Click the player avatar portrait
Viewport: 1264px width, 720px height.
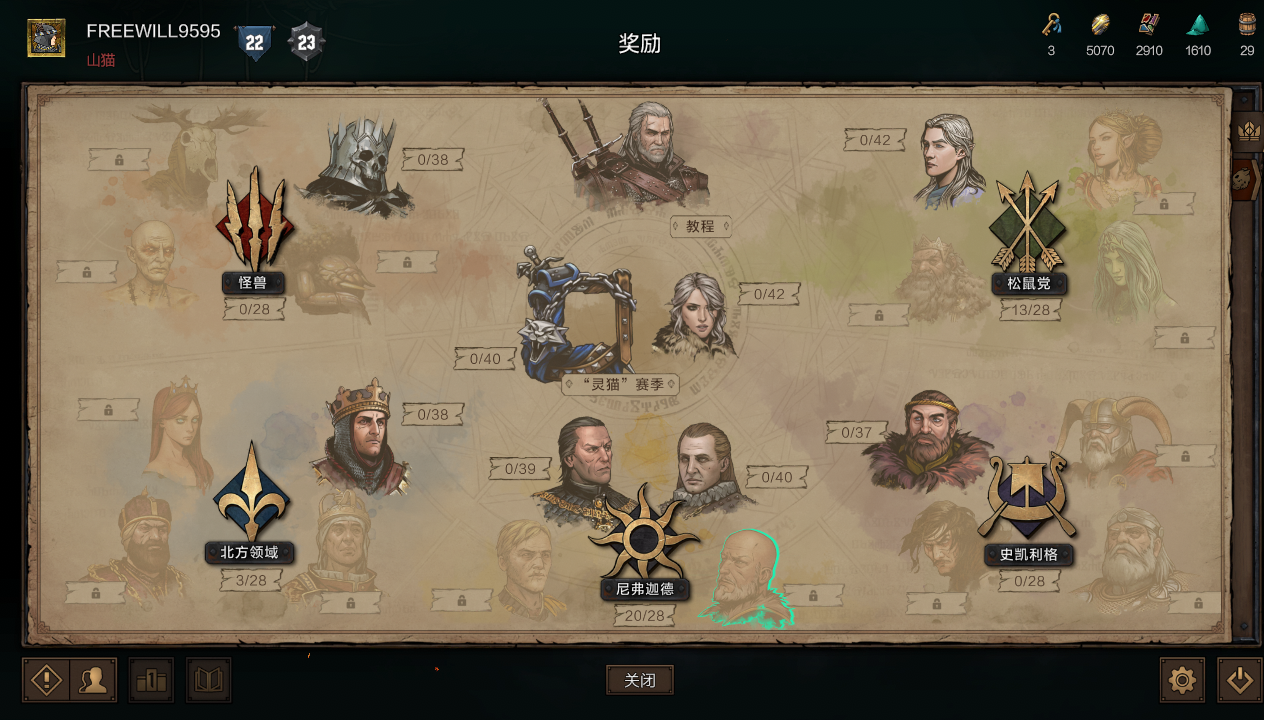[46, 38]
